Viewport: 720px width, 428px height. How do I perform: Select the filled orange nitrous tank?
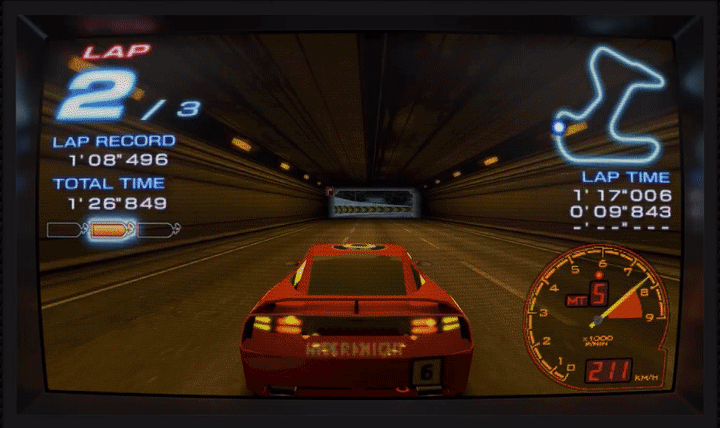110,230
